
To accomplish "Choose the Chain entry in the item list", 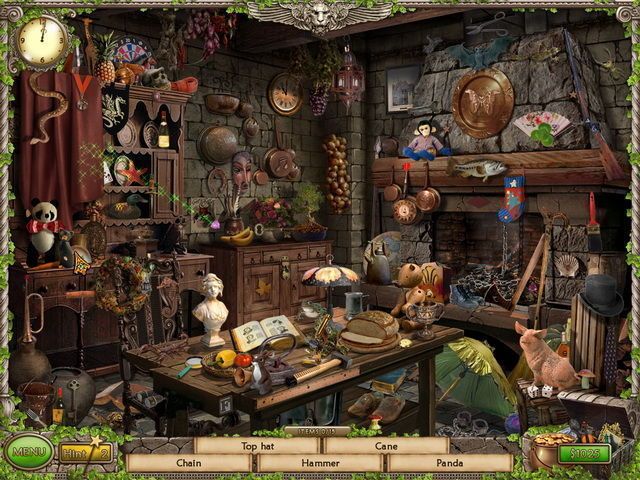I will 189,464.
